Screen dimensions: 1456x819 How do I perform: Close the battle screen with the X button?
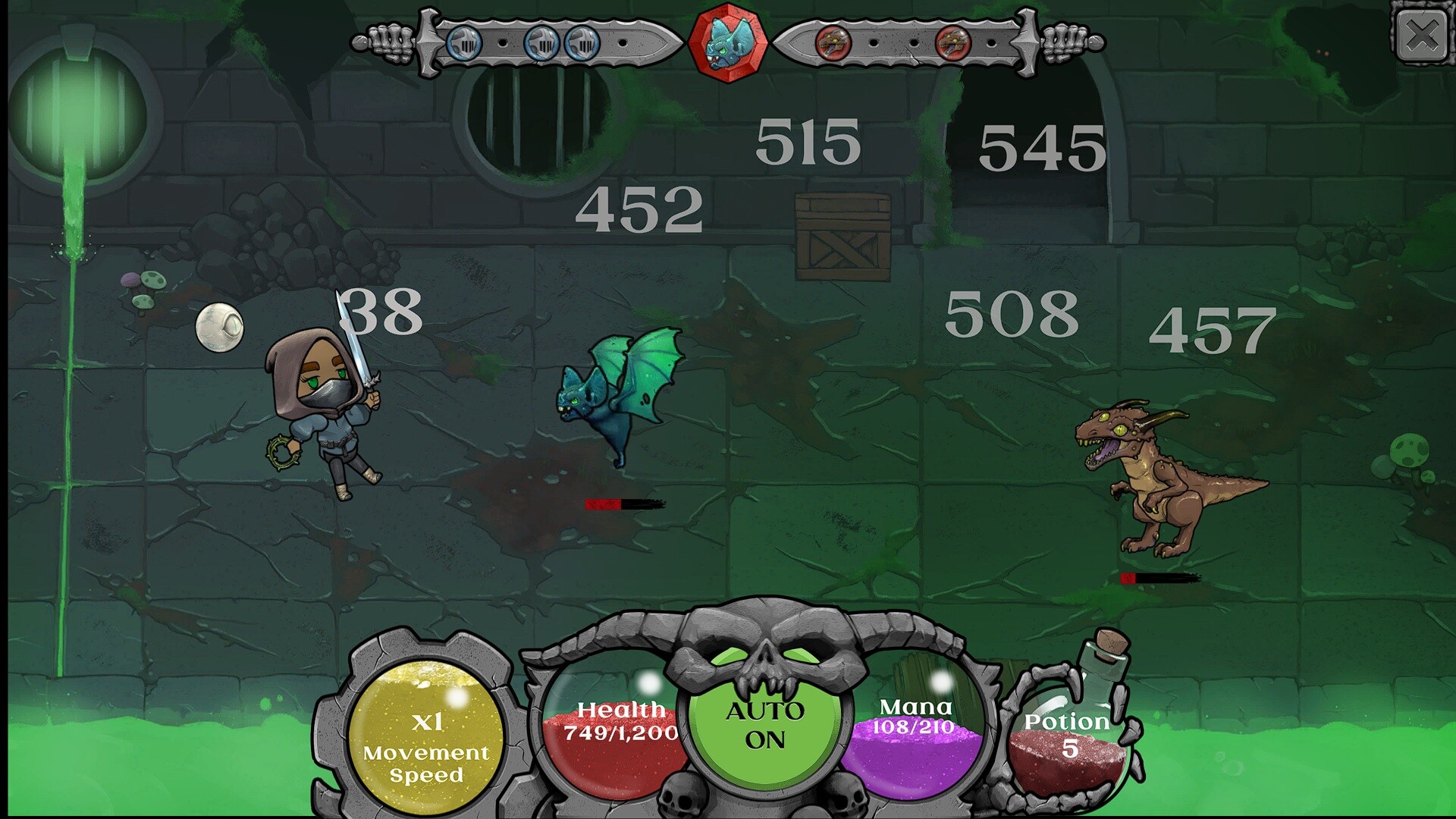pyautogui.click(x=1423, y=33)
